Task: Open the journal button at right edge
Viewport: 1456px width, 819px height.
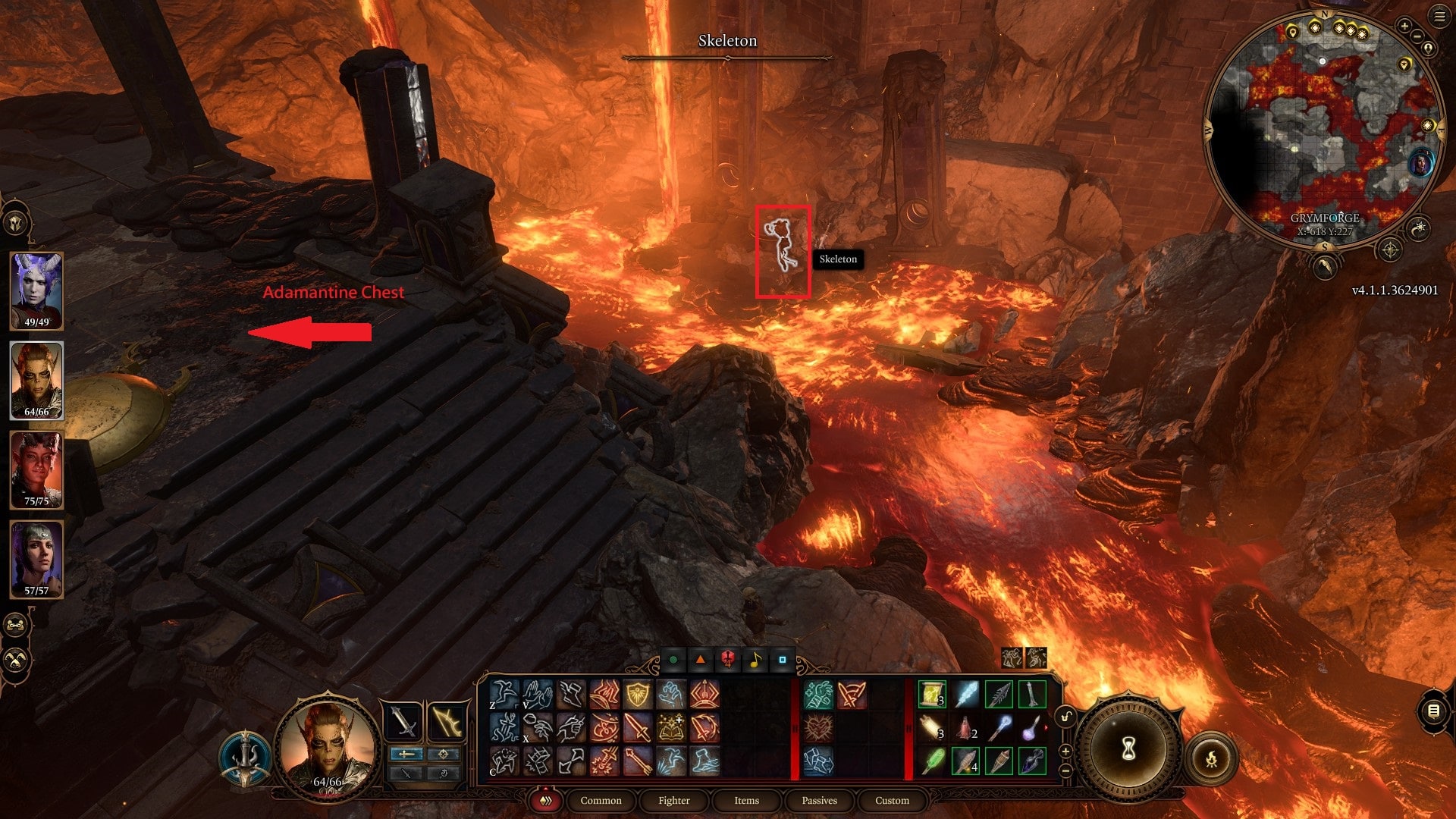Action: [x=1433, y=711]
